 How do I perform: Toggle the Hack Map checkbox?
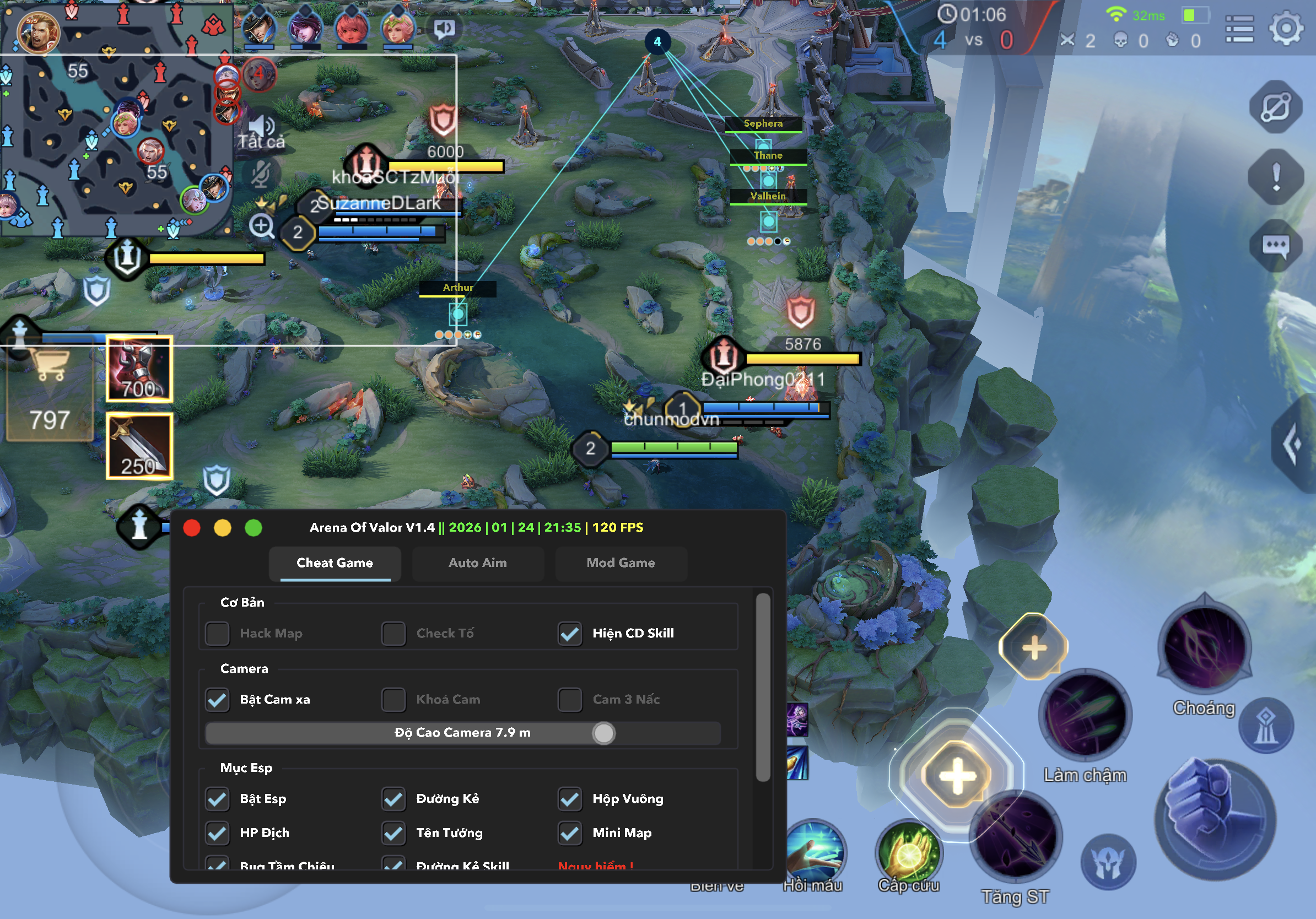point(217,633)
